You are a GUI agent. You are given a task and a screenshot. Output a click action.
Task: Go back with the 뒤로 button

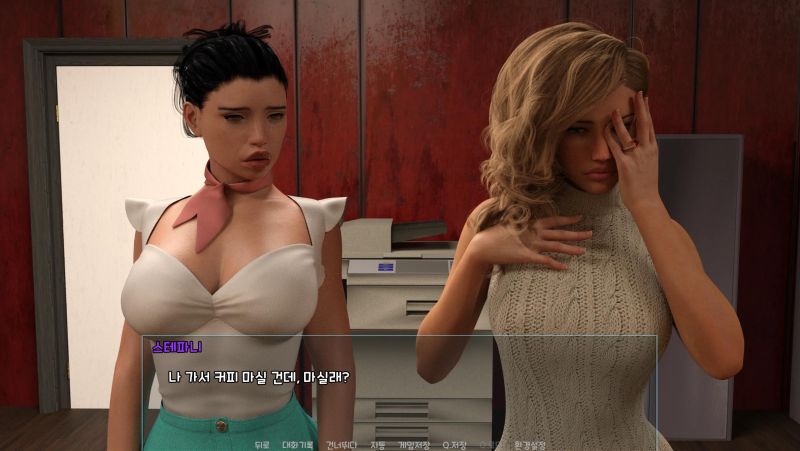(262, 444)
